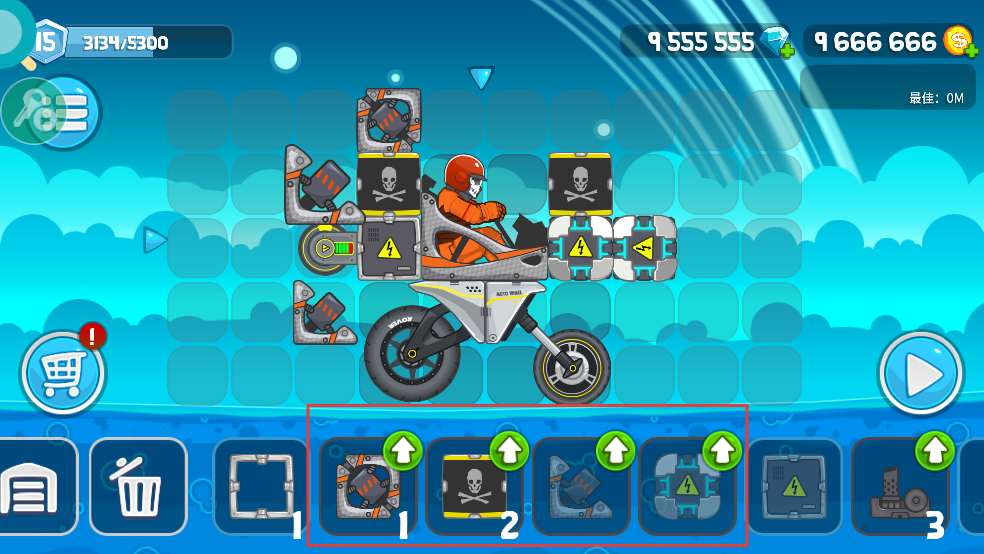Viewport: 984px width, 554px height.
Task: Select the empty metal frame part
Action: coord(259,486)
